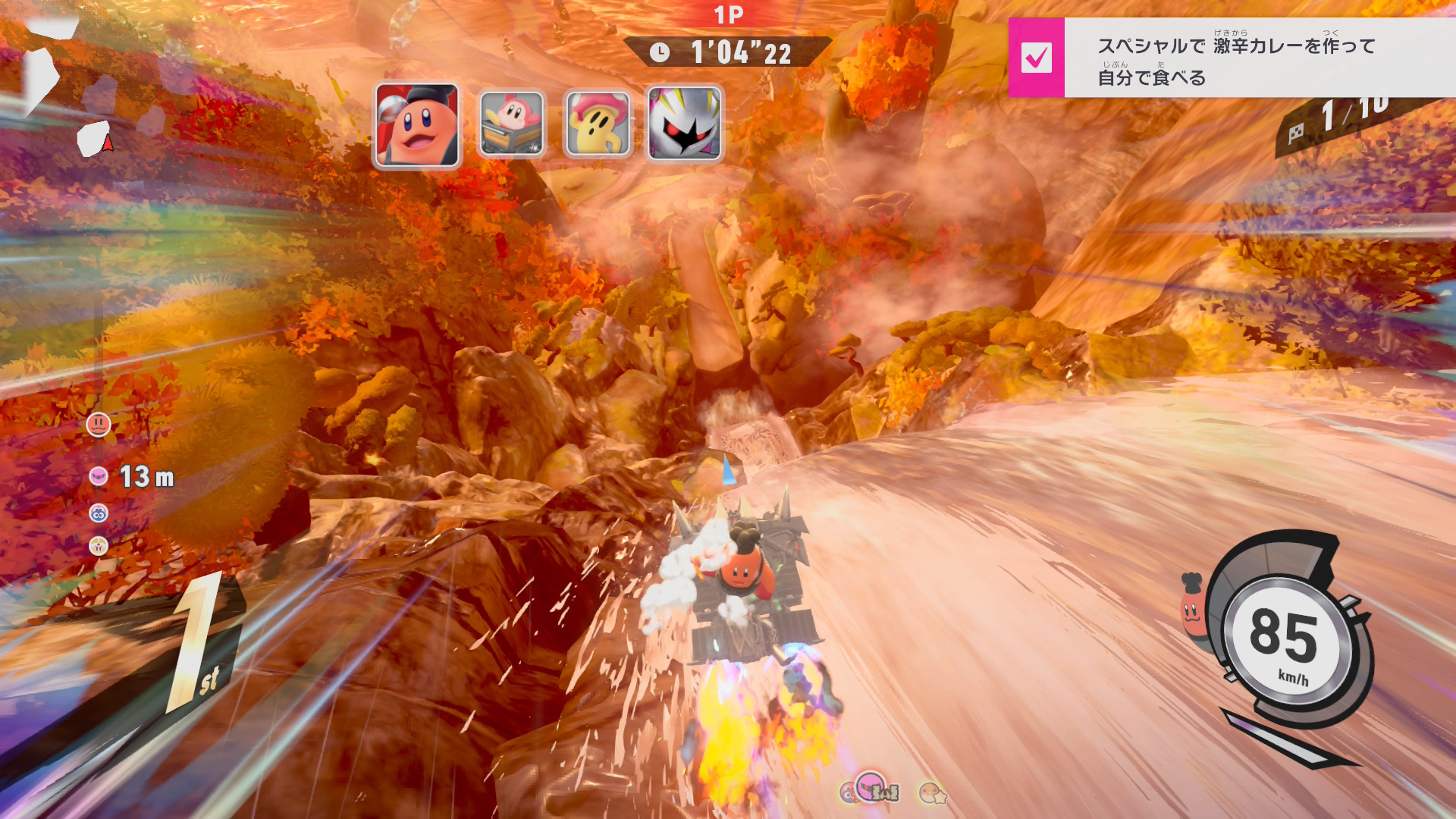Click the red angry-face rival marker

(99, 425)
